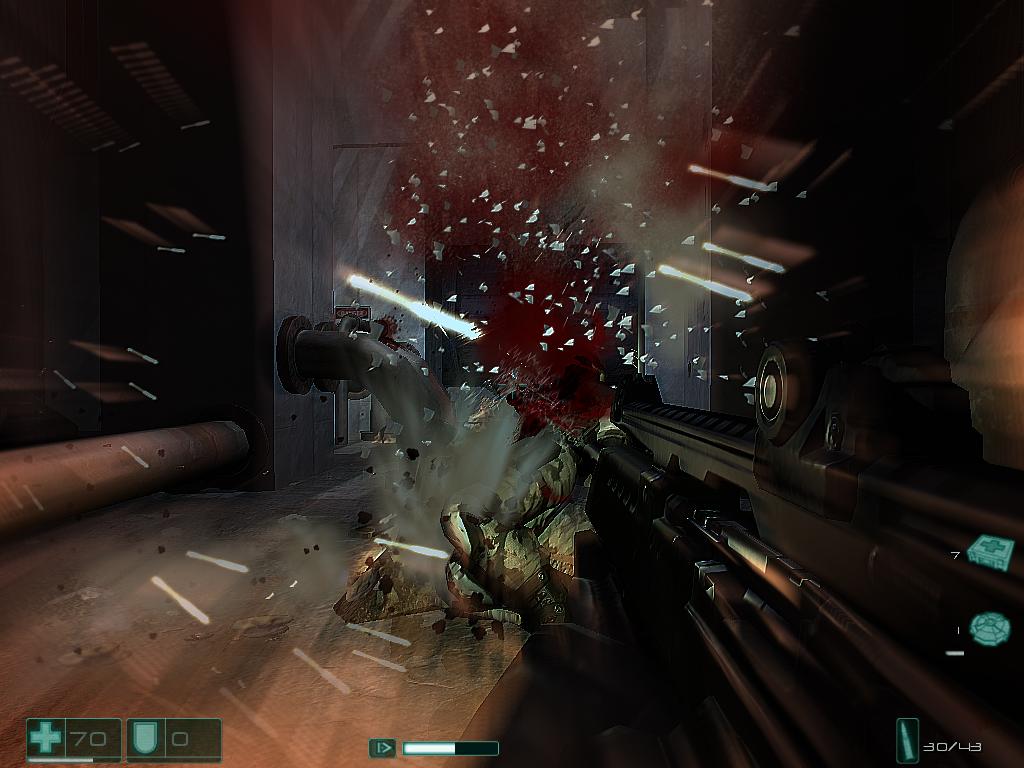The height and width of the screenshot is (768, 1024).
Task: Click the armor shield icon
Action: point(142,740)
